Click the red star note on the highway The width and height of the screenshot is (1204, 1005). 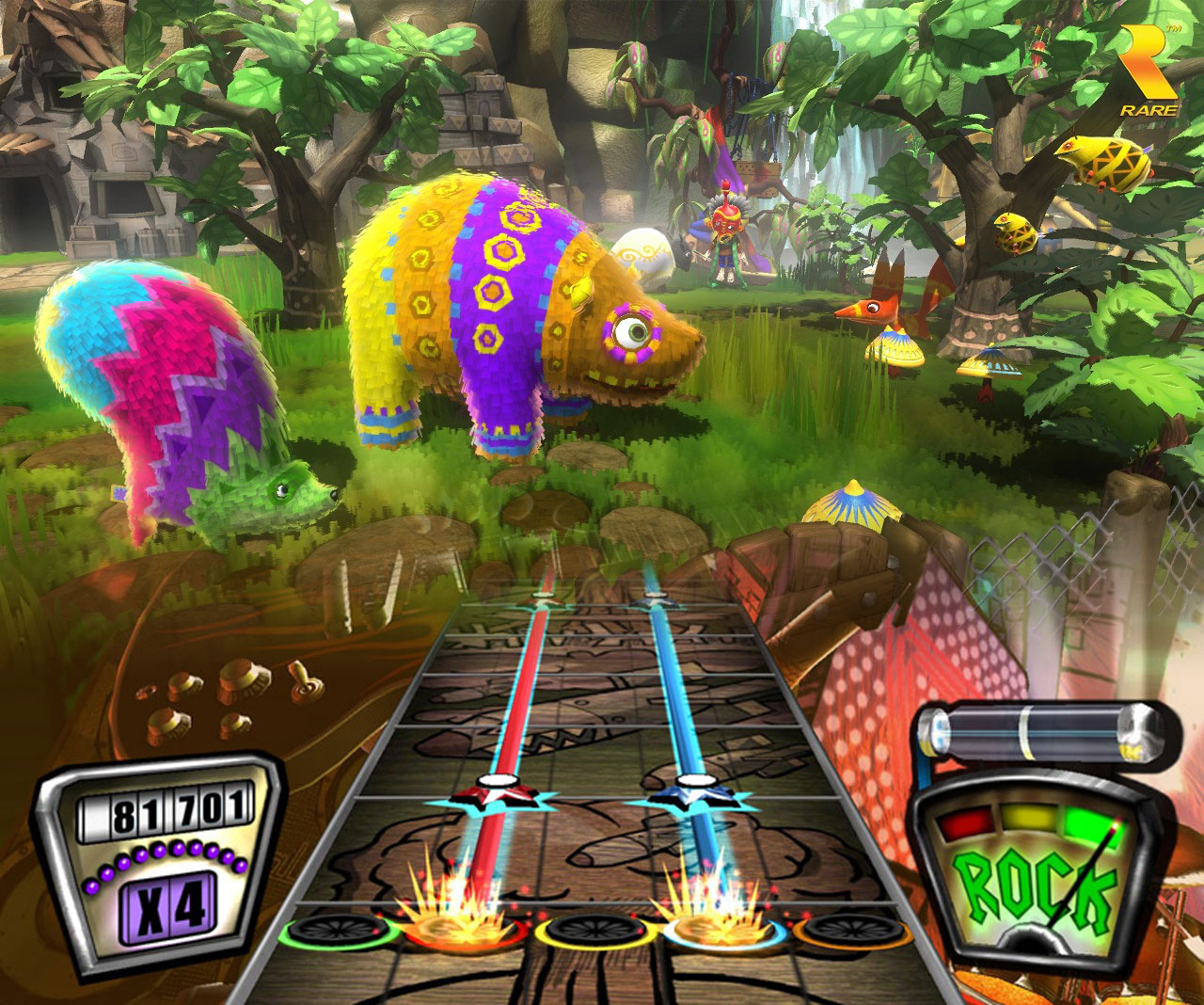click(x=490, y=793)
